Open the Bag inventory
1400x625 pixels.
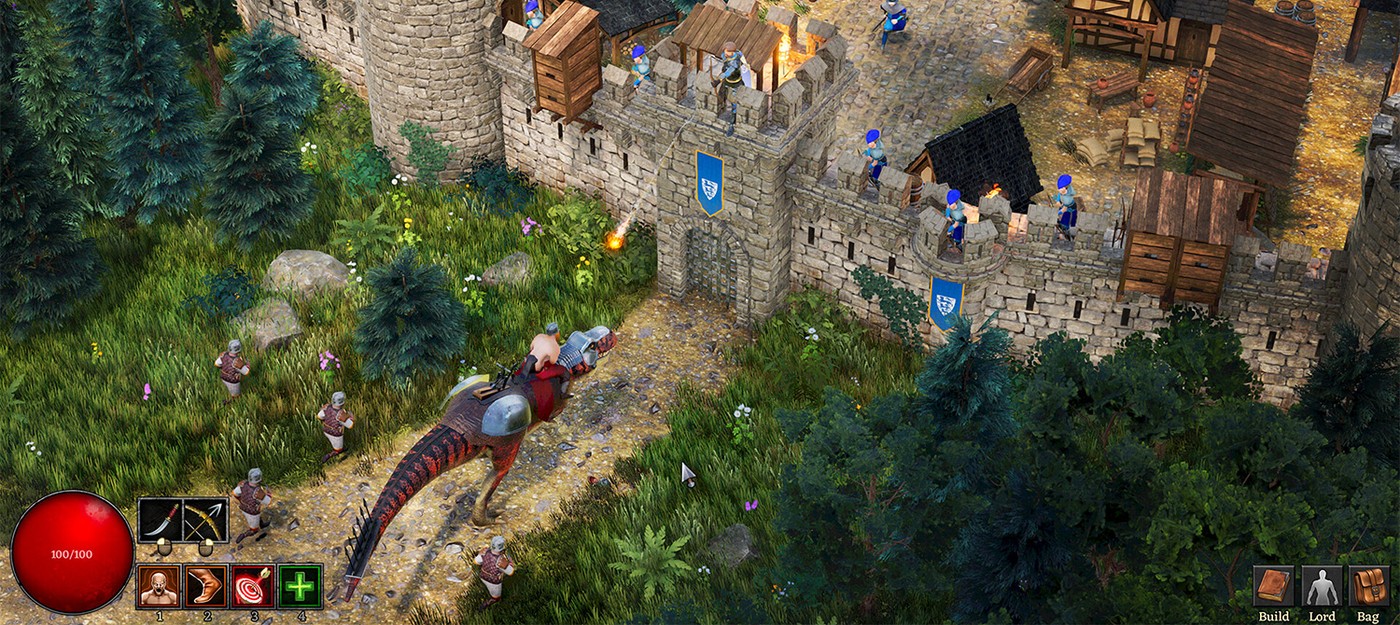1368,586
